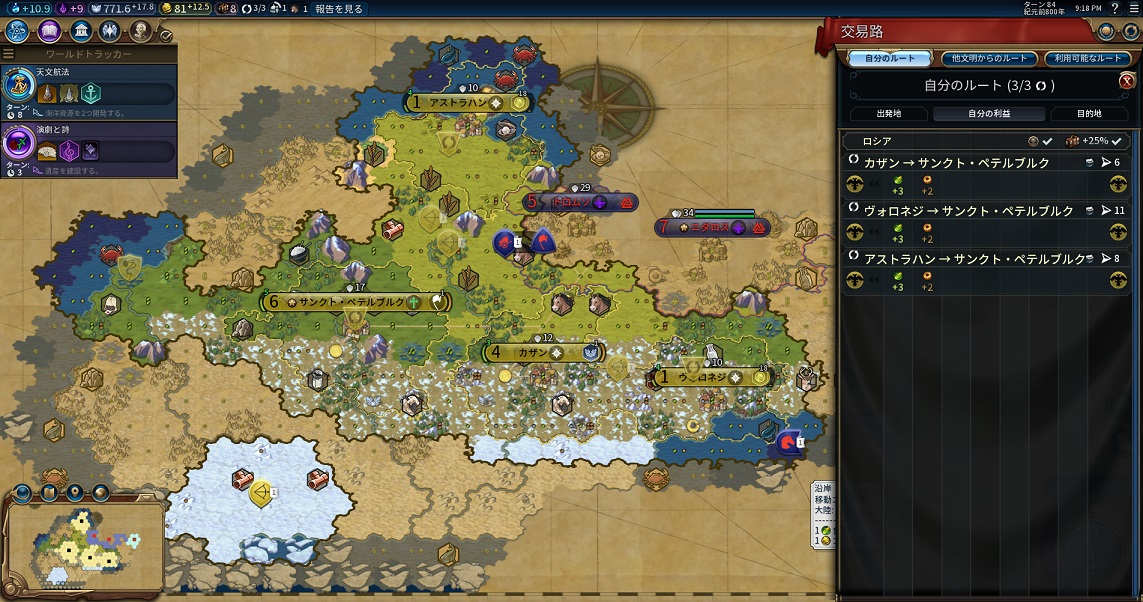Sort routes by 出発地
Screen dimensions: 1143x602
(x=888, y=114)
